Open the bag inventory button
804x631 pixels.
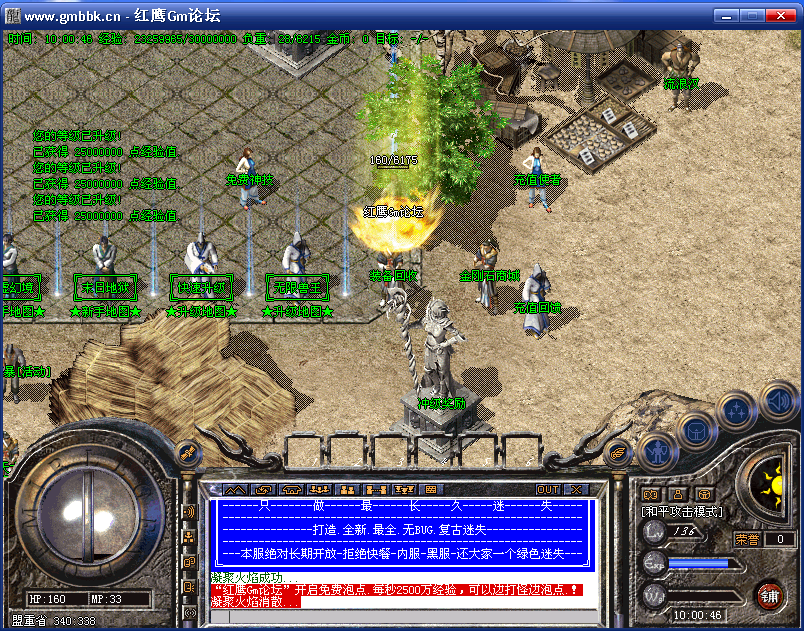(694, 430)
